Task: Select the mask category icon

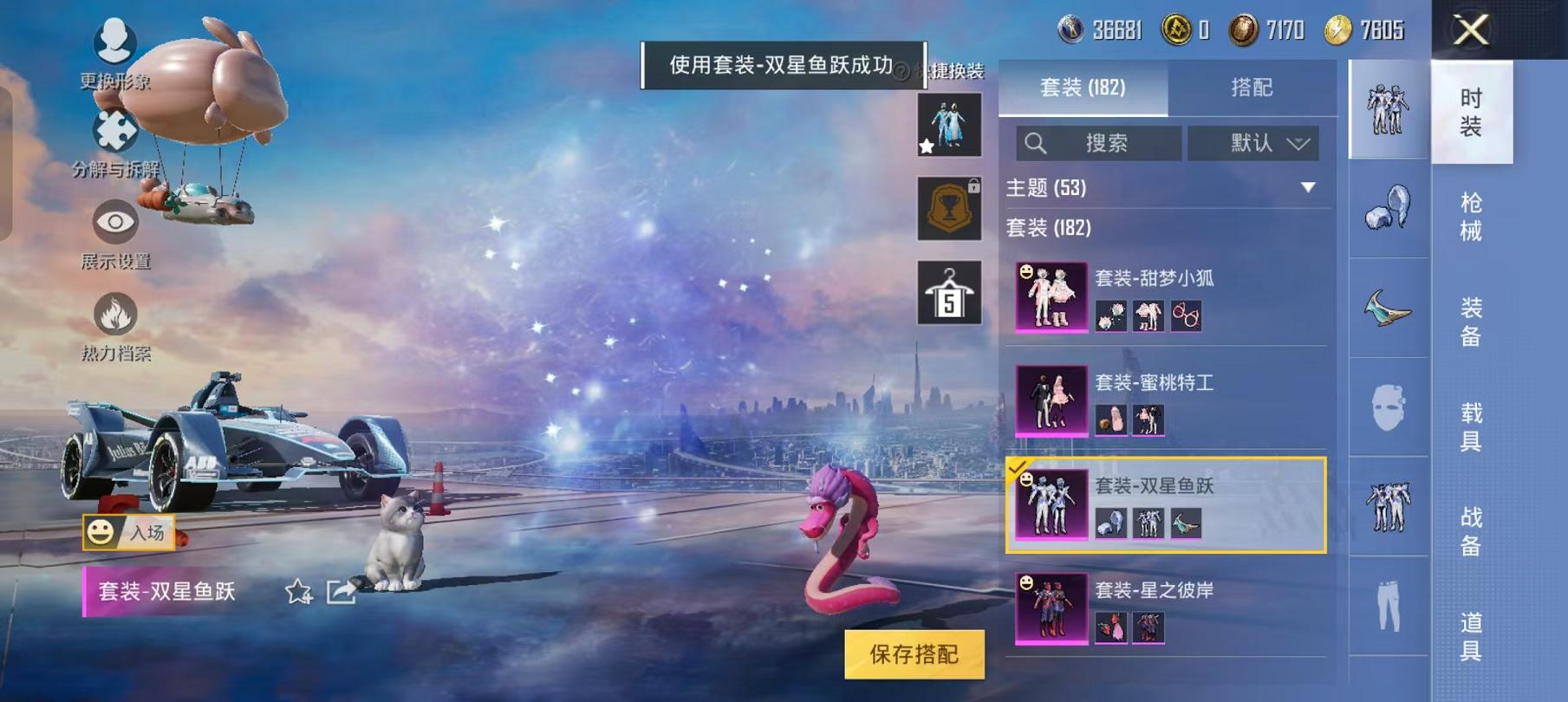Action: point(1389,407)
